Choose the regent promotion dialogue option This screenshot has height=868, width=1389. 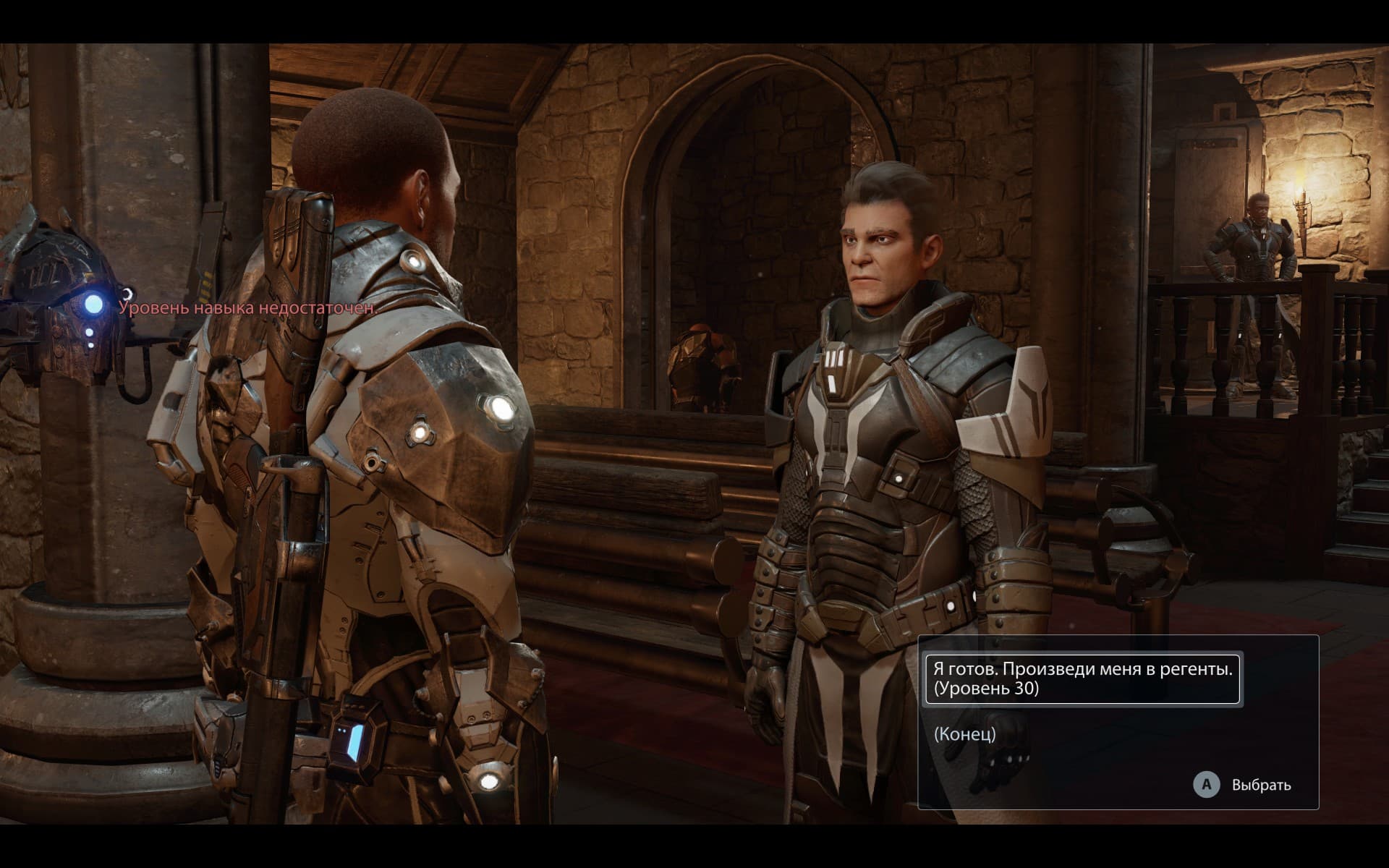click(1082, 678)
